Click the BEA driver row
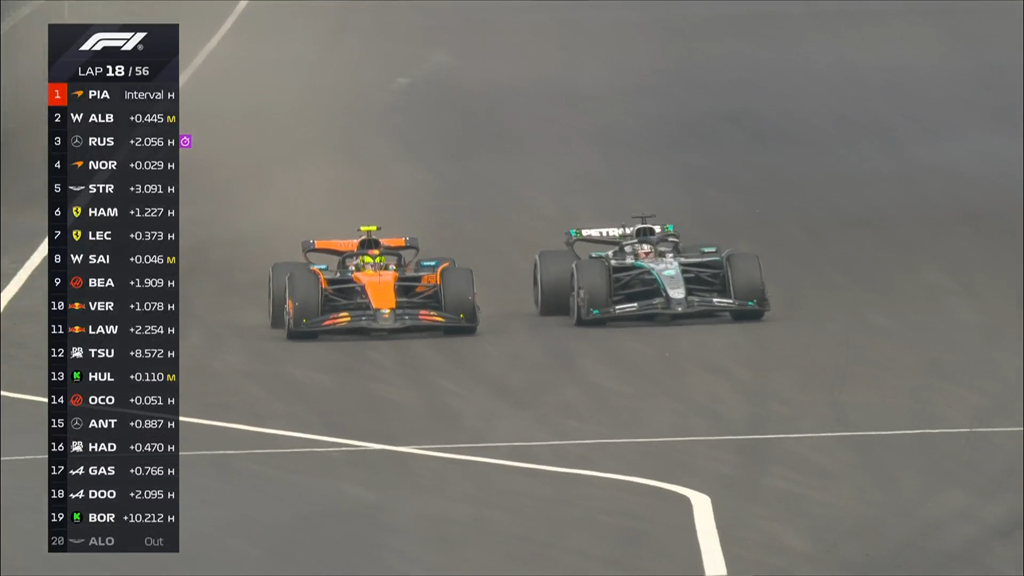Viewport: 1024px width, 576px height. pyautogui.click(x=113, y=283)
